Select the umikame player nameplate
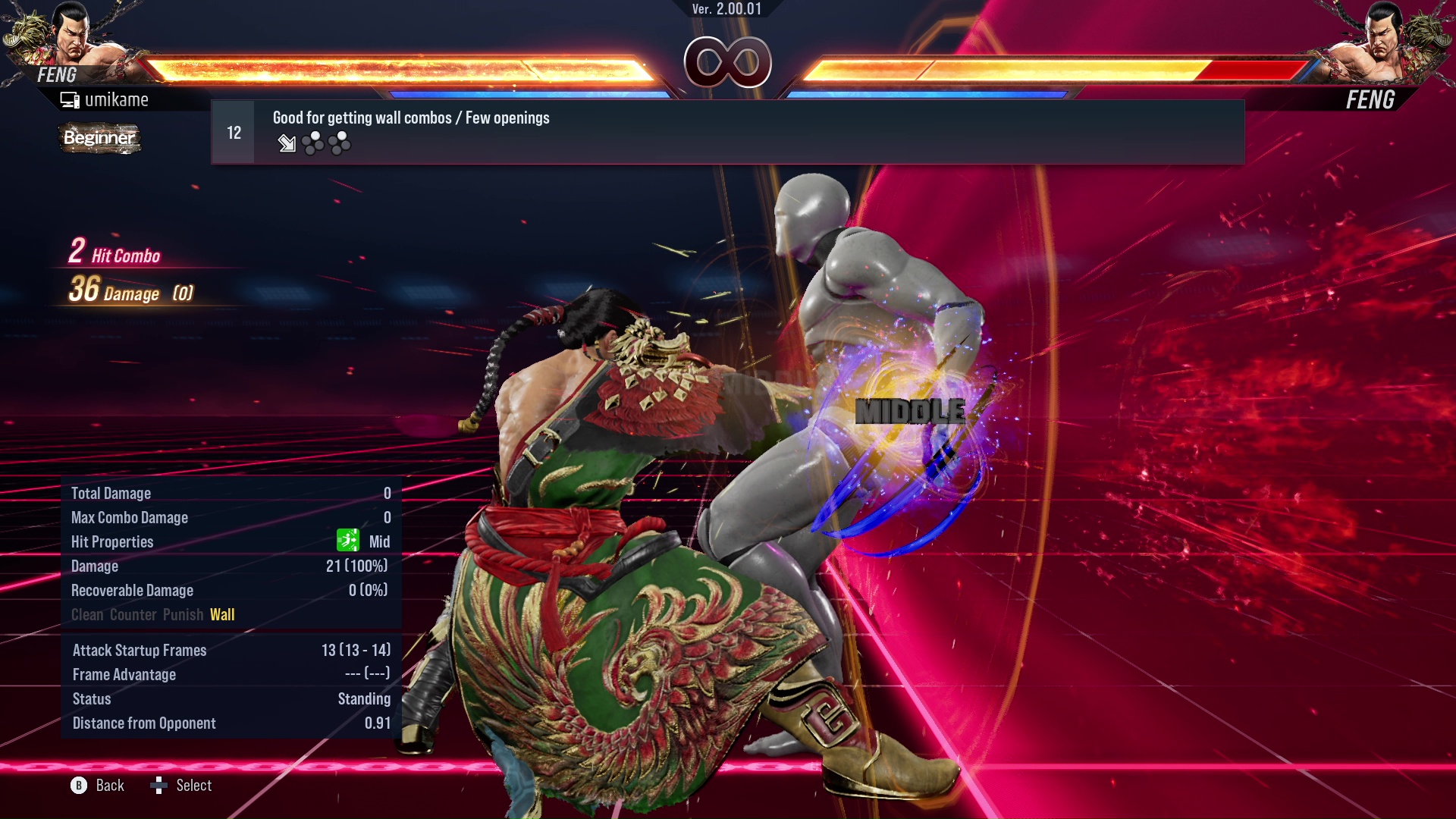The width and height of the screenshot is (1456, 819). tap(118, 99)
